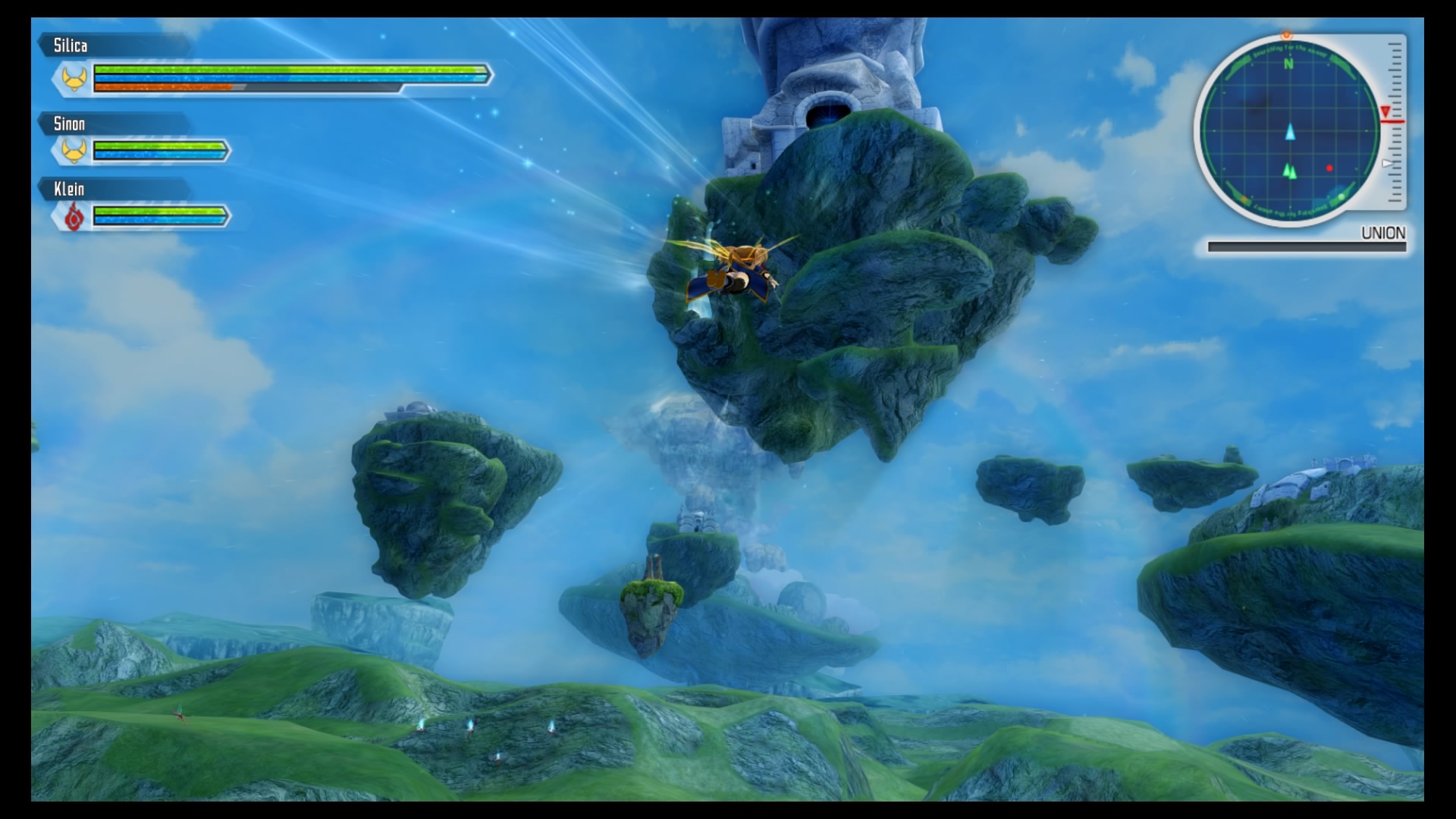Click Klein's red flame race icon
This screenshot has width=1456, height=819.
(74, 218)
